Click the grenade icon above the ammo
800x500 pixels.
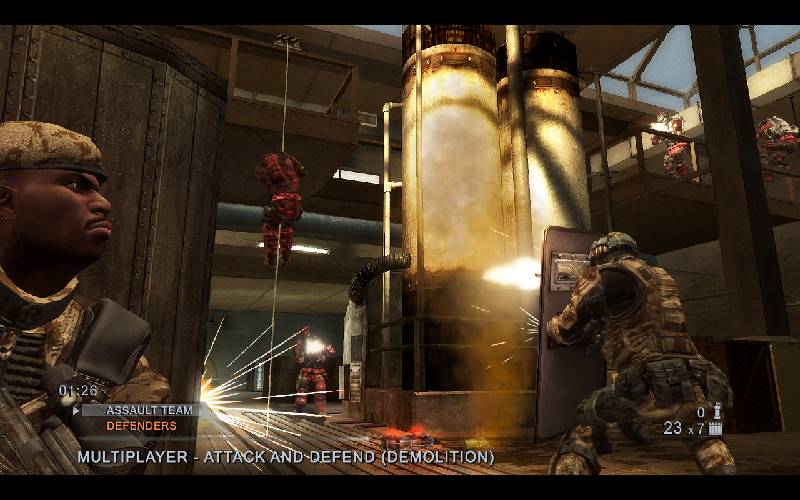pos(716,410)
